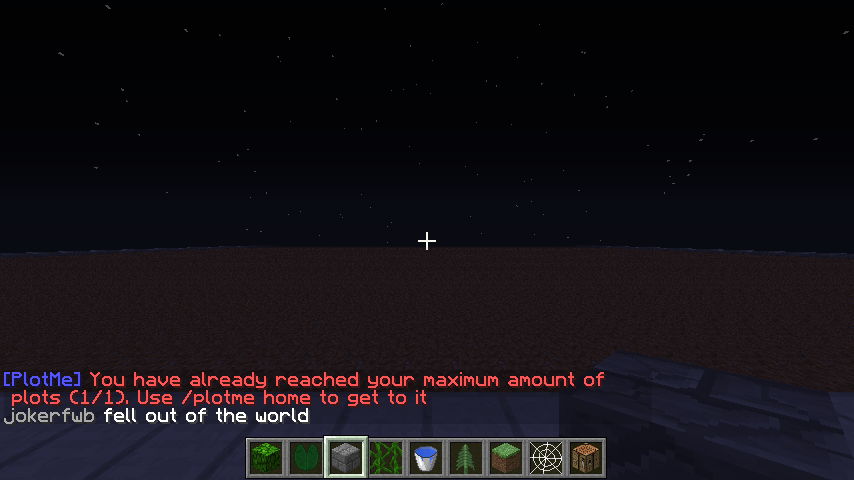Image resolution: width=854 pixels, height=480 pixels.
Task: Pick the crafting table slot
Action: pos(586,458)
